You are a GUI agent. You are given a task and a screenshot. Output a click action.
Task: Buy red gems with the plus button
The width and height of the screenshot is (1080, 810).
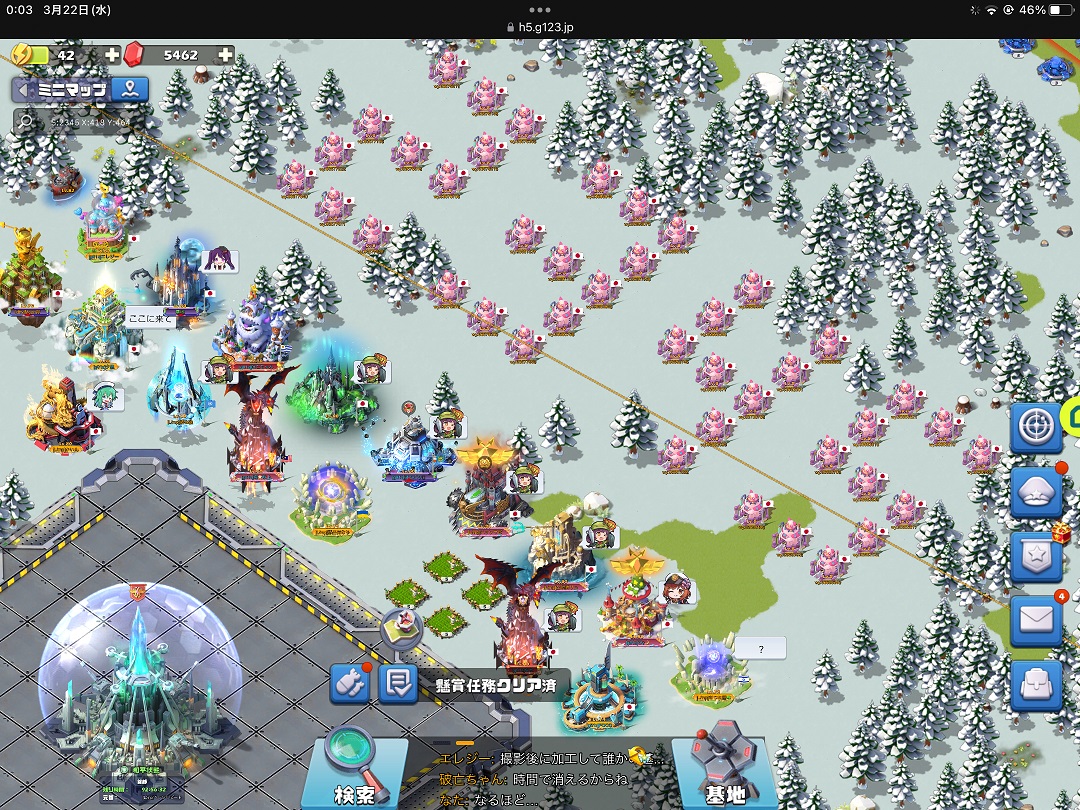pyautogui.click(x=226, y=55)
